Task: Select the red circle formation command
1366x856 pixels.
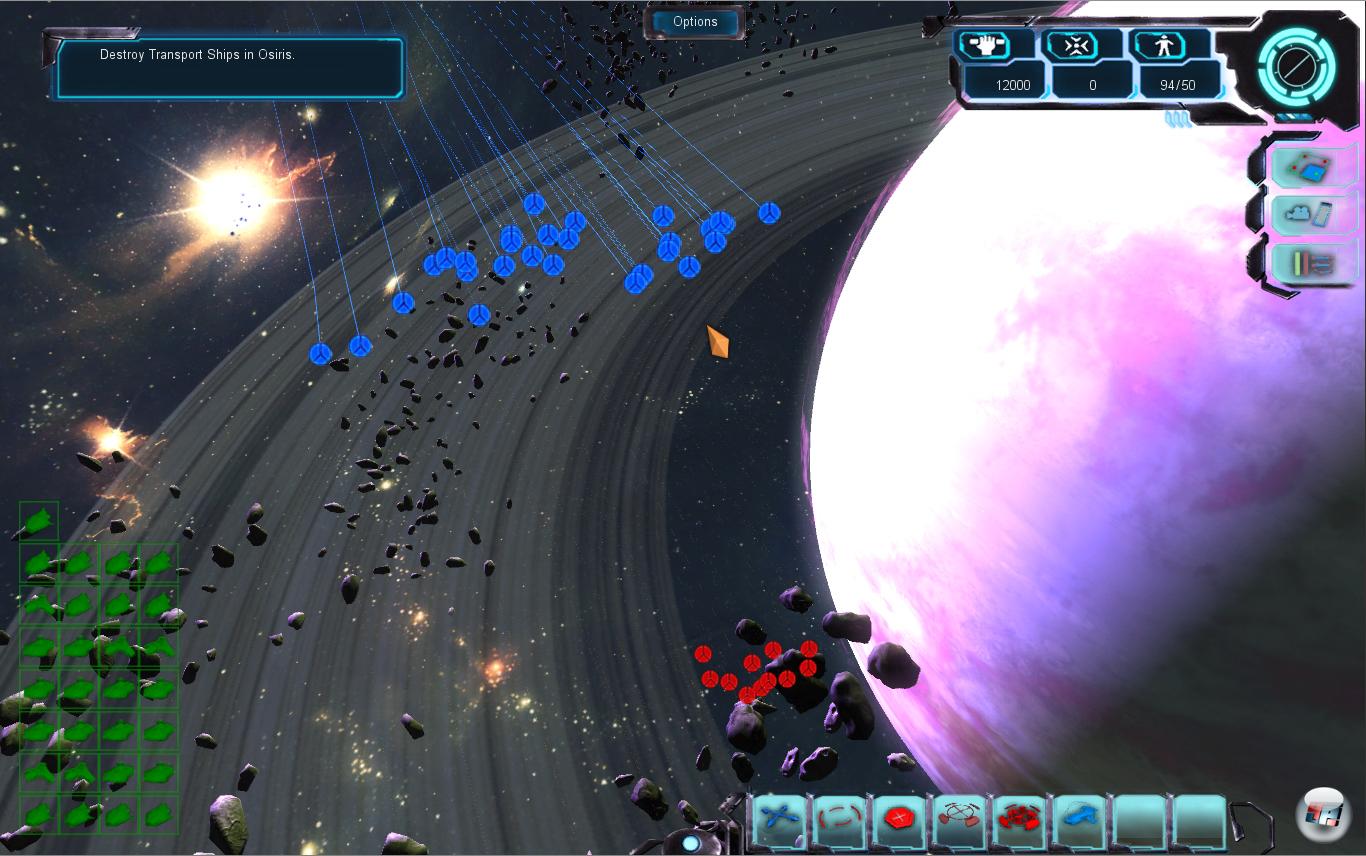Action: (x=837, y=818)
